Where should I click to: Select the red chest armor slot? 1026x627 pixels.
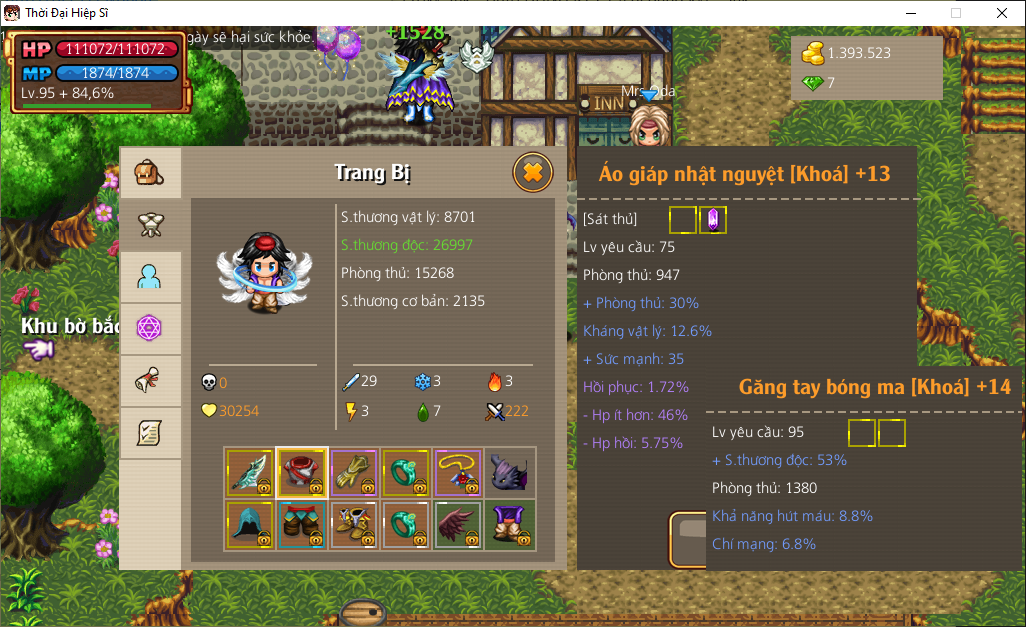pos(302,473)
